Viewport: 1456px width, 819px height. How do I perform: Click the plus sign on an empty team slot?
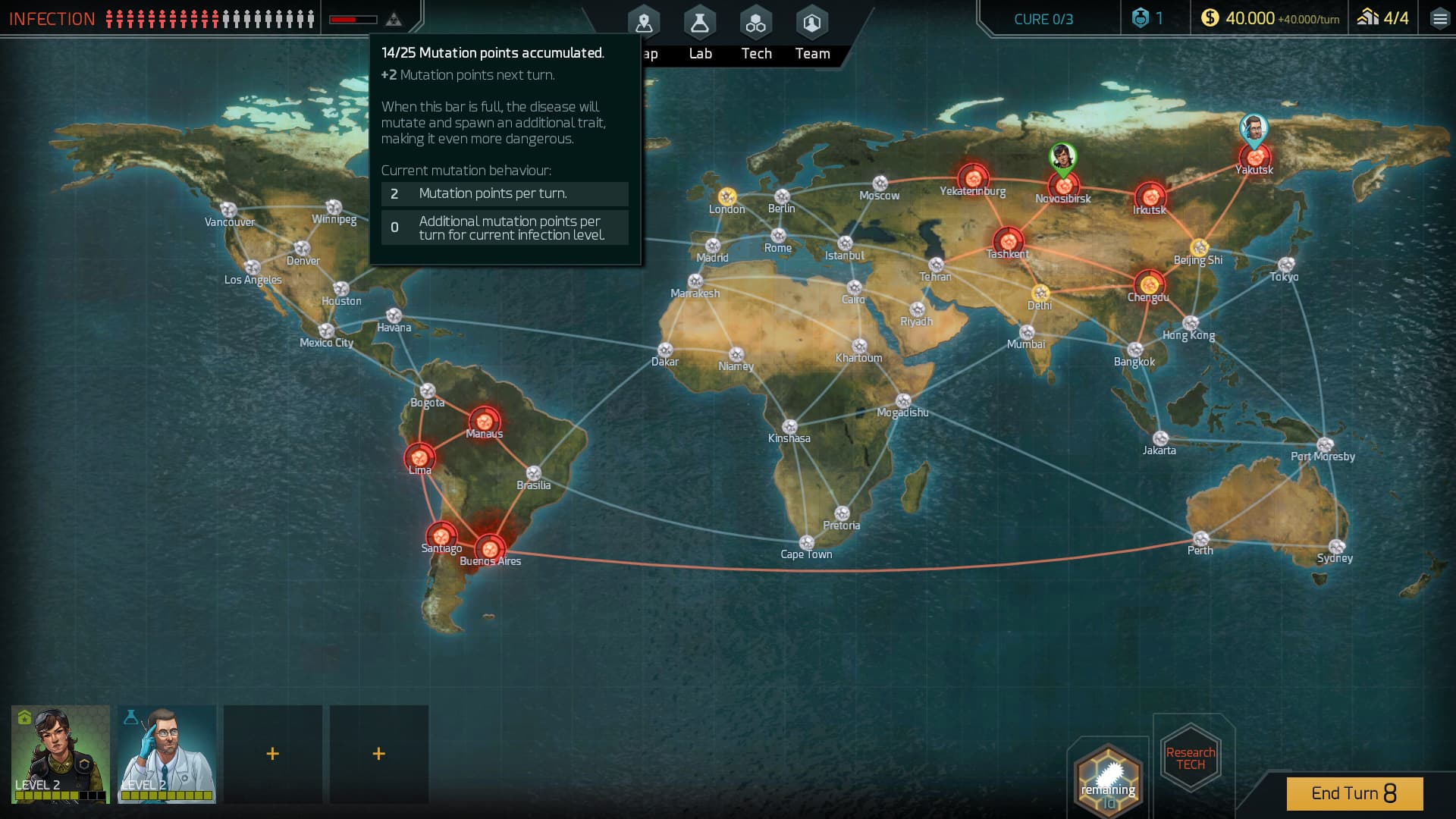pos(272,754)
